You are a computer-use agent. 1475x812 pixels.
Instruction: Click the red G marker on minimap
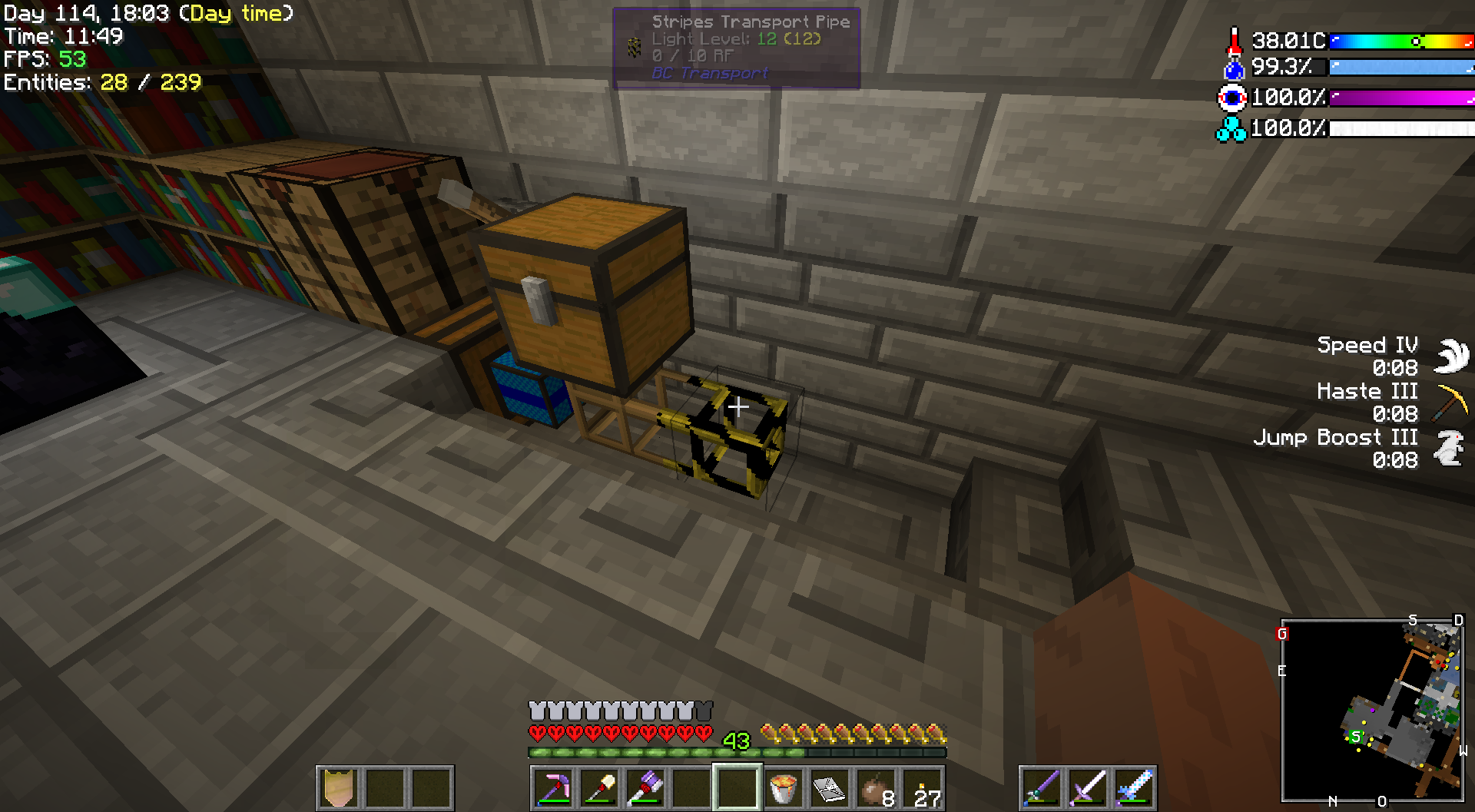tap(1281, 634)
